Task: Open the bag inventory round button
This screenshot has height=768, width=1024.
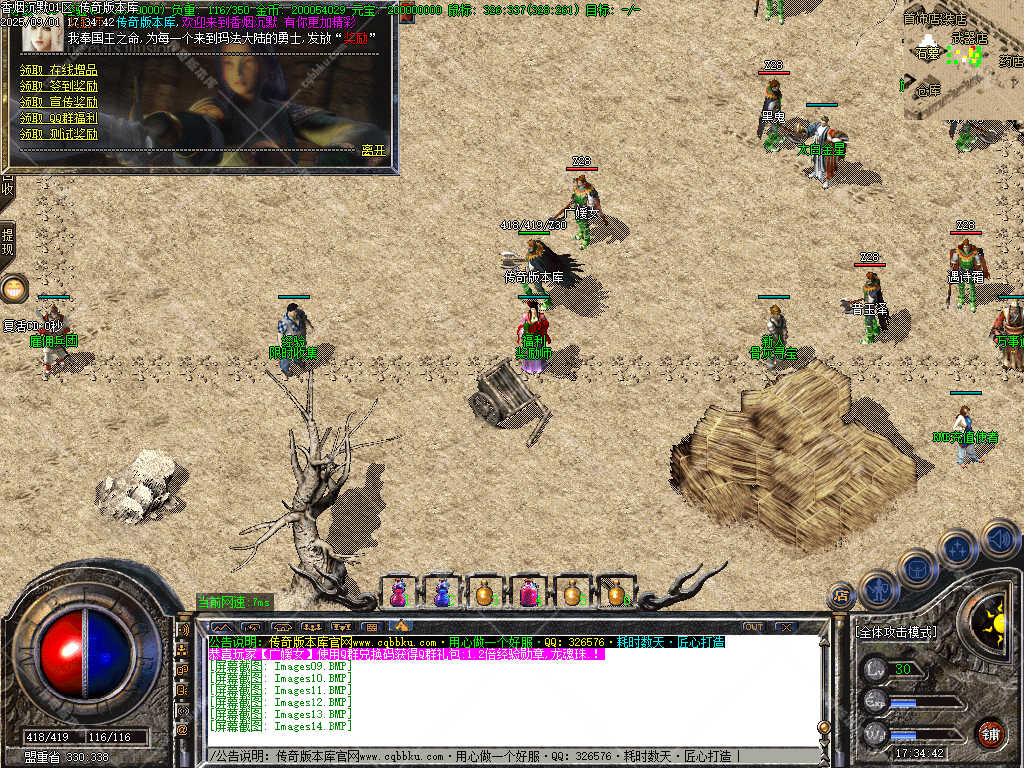Action: (917, 569)
